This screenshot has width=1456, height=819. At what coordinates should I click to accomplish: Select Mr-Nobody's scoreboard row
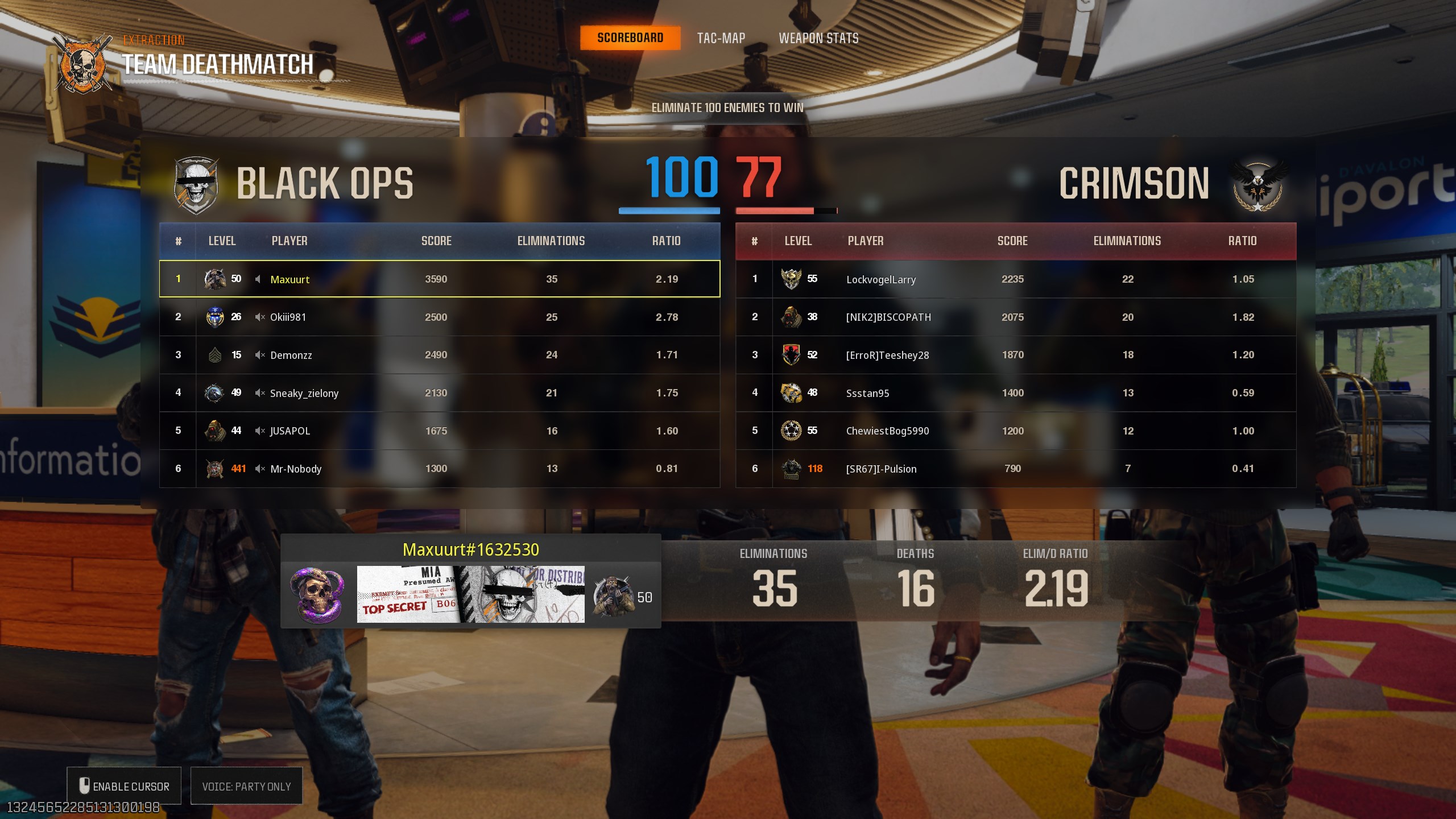tap(439, 469)
